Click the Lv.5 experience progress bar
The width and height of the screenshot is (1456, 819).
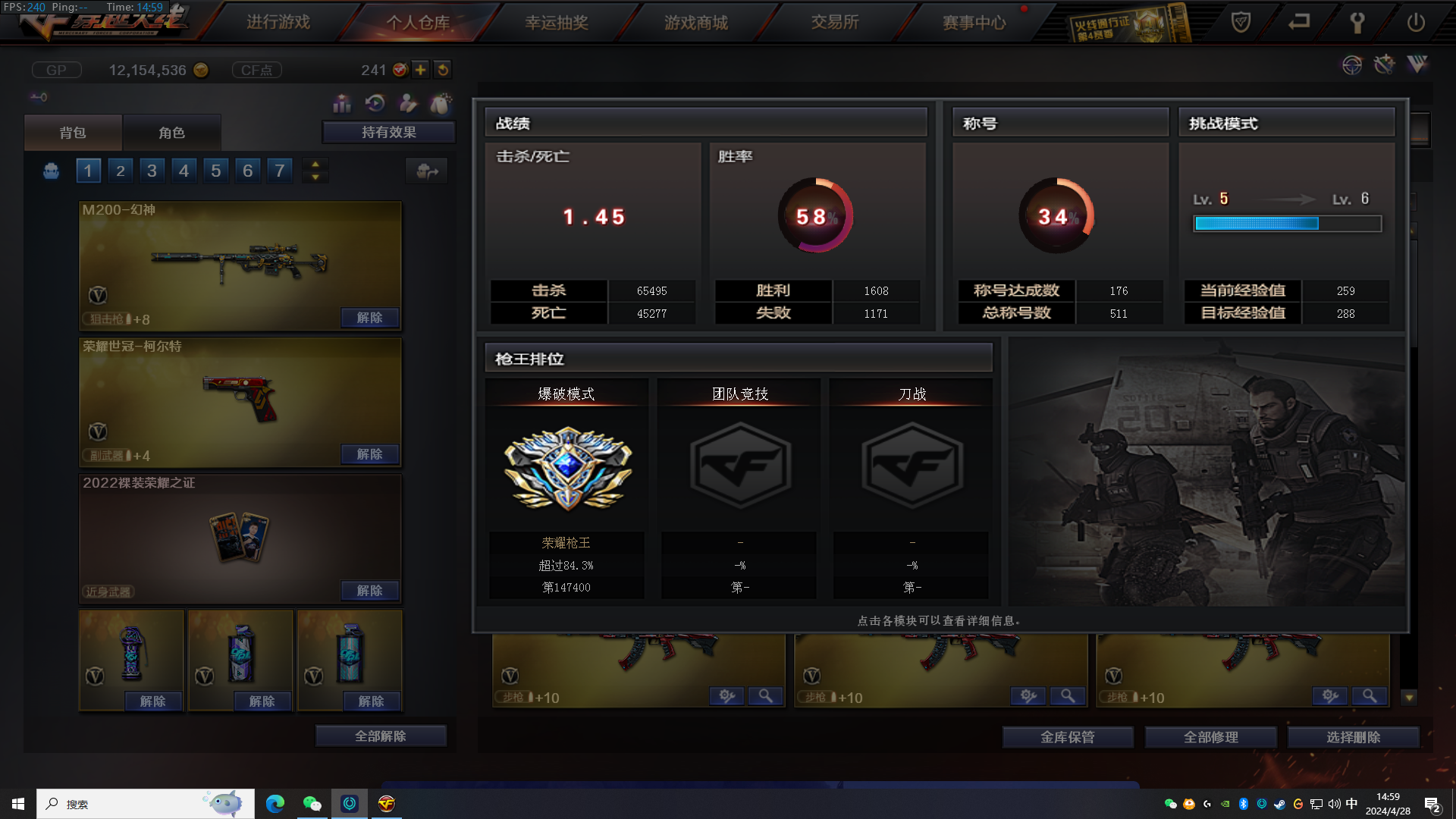tap(1285, 224)
